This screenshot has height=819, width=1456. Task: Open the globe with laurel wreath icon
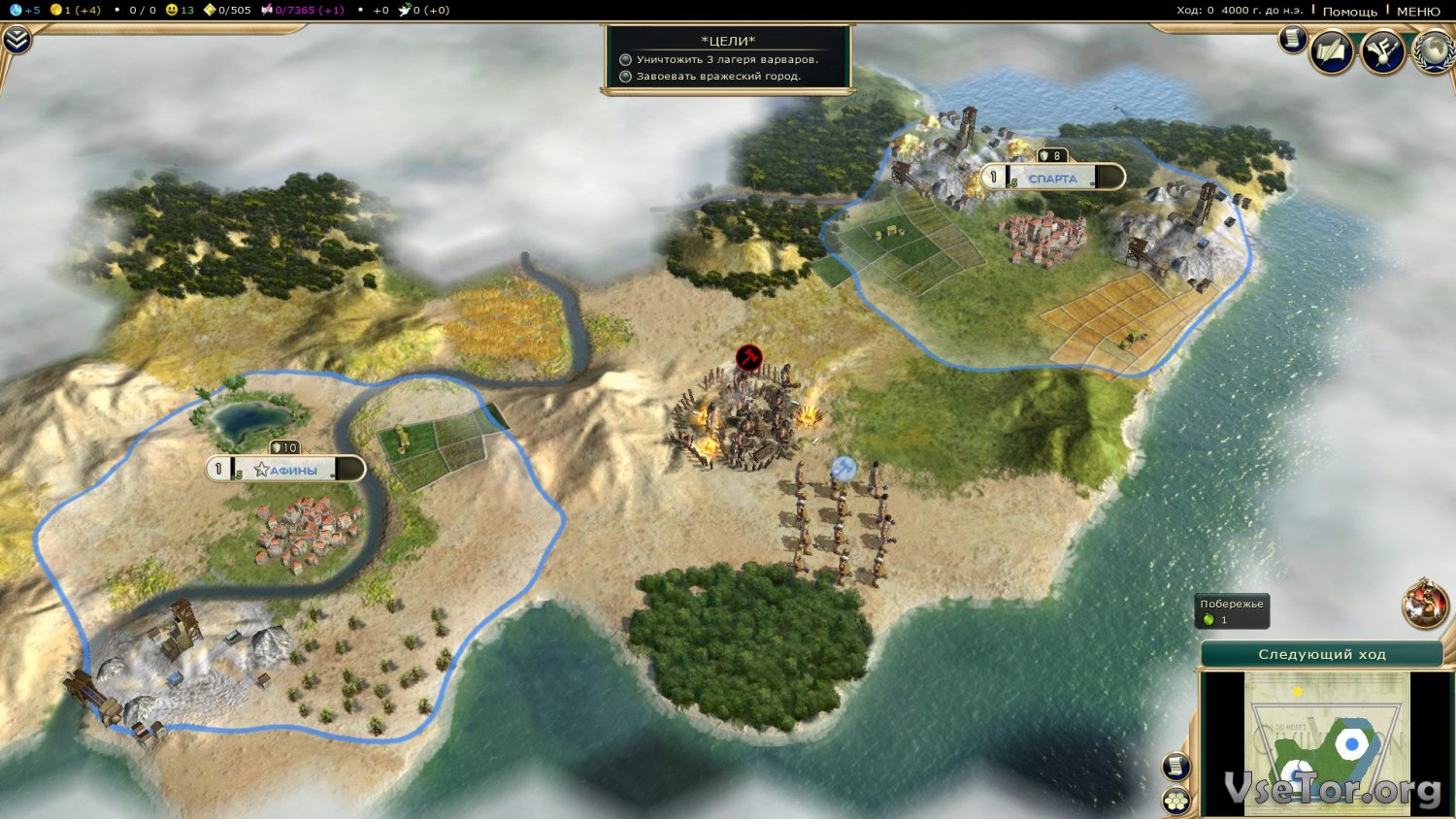point(1434,50)
